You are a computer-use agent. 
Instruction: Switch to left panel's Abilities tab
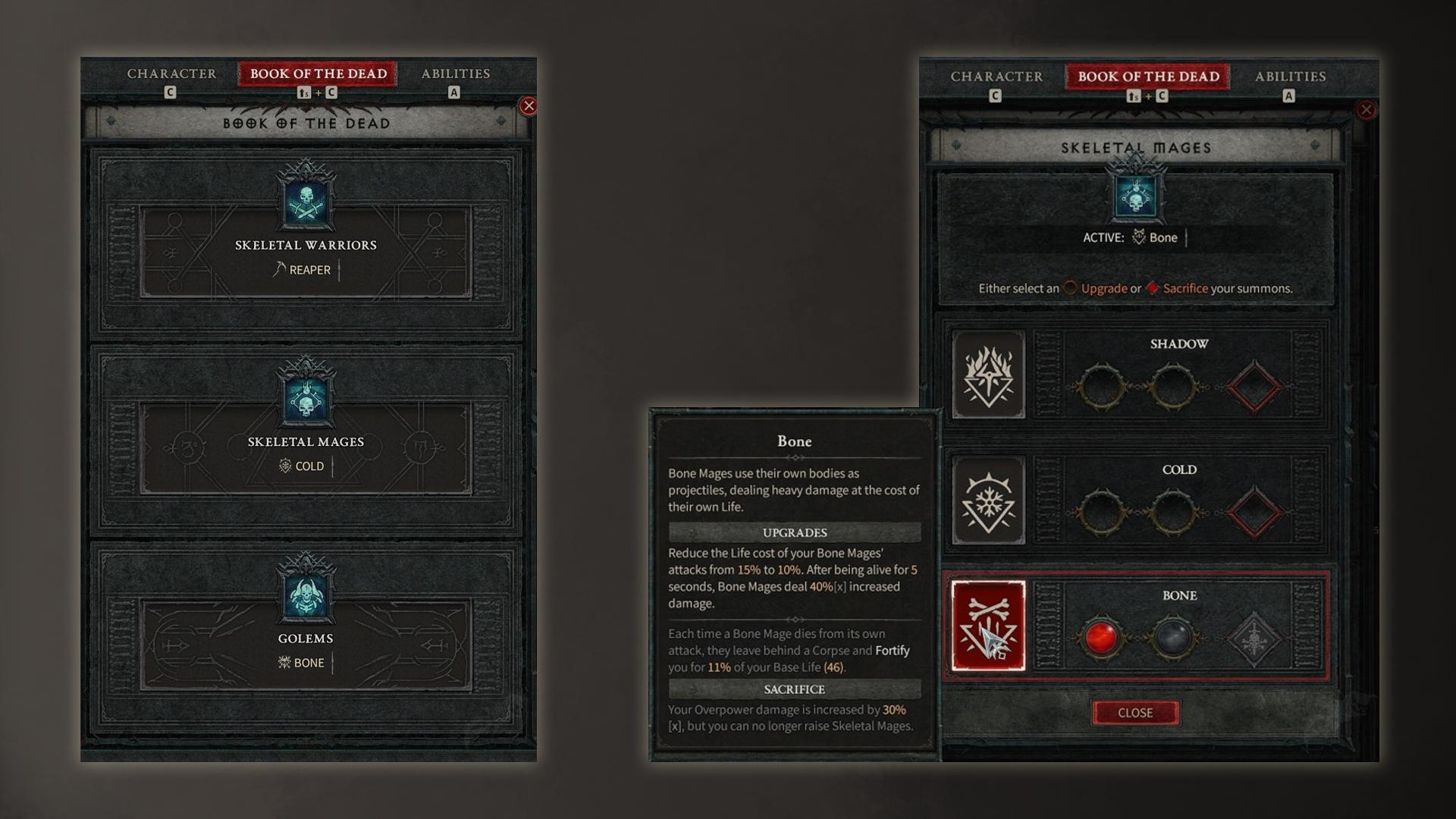455,74
